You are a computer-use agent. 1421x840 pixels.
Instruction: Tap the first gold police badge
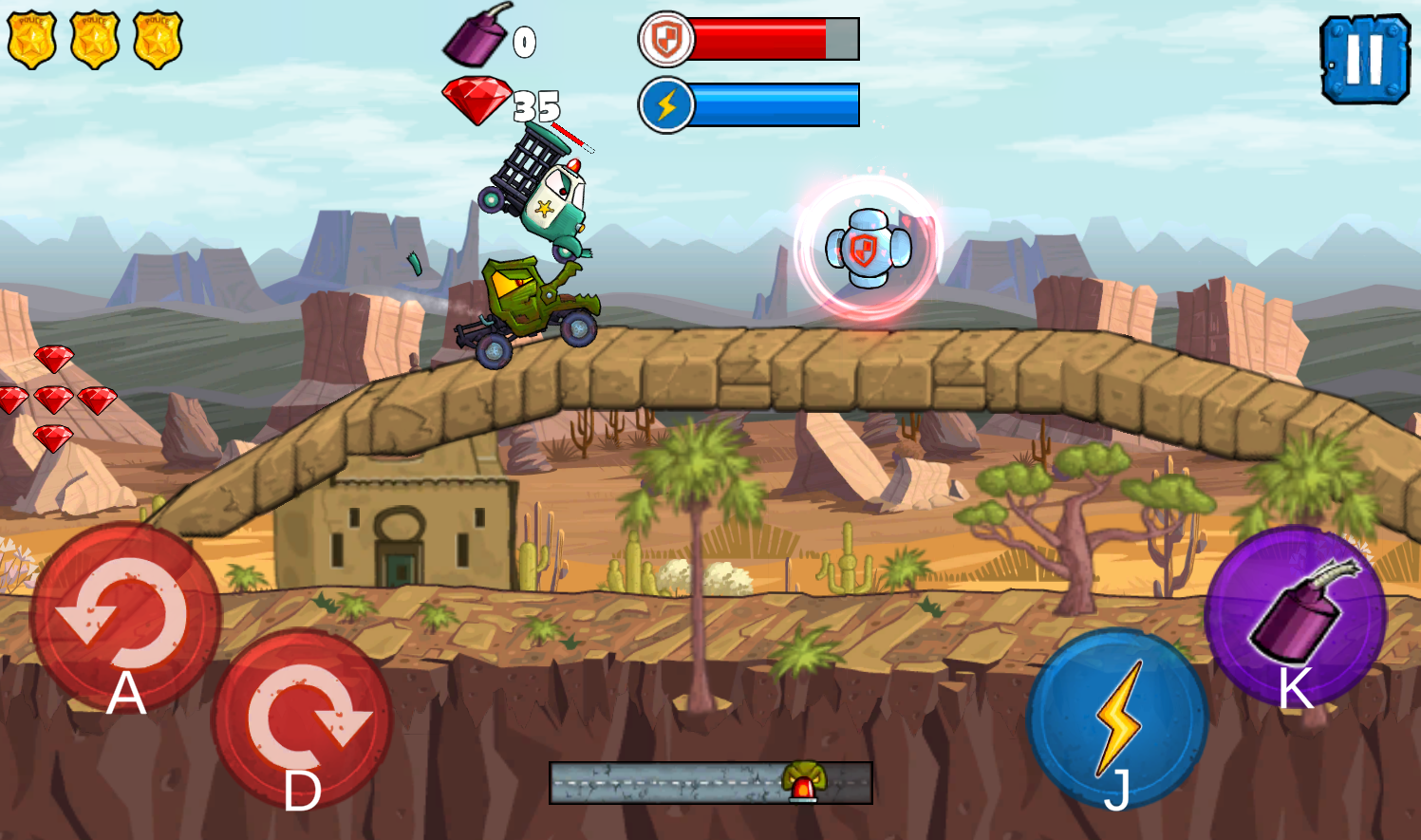(x=30, y=38)
